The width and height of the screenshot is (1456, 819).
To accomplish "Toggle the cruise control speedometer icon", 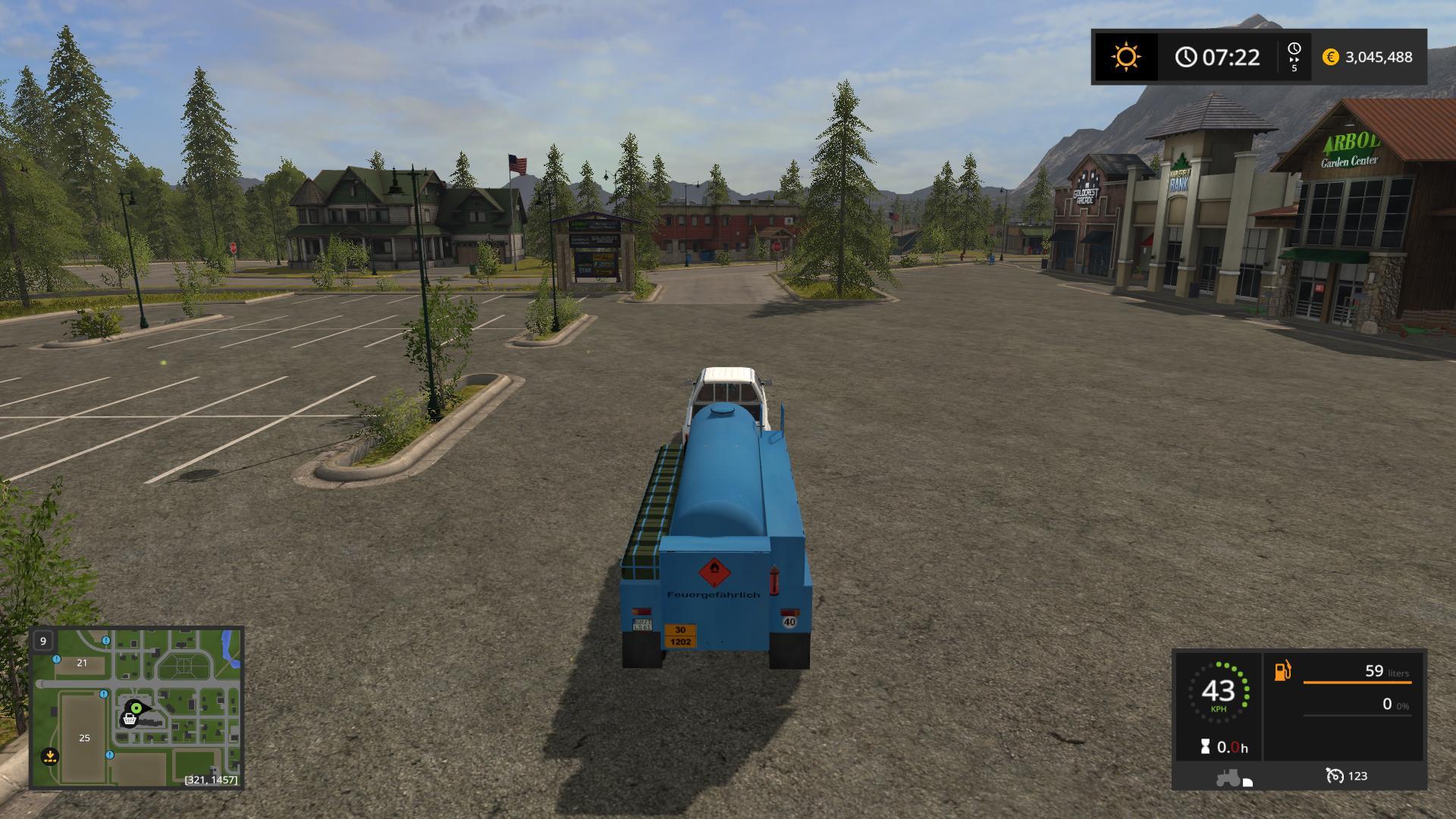I will 1334,776.
